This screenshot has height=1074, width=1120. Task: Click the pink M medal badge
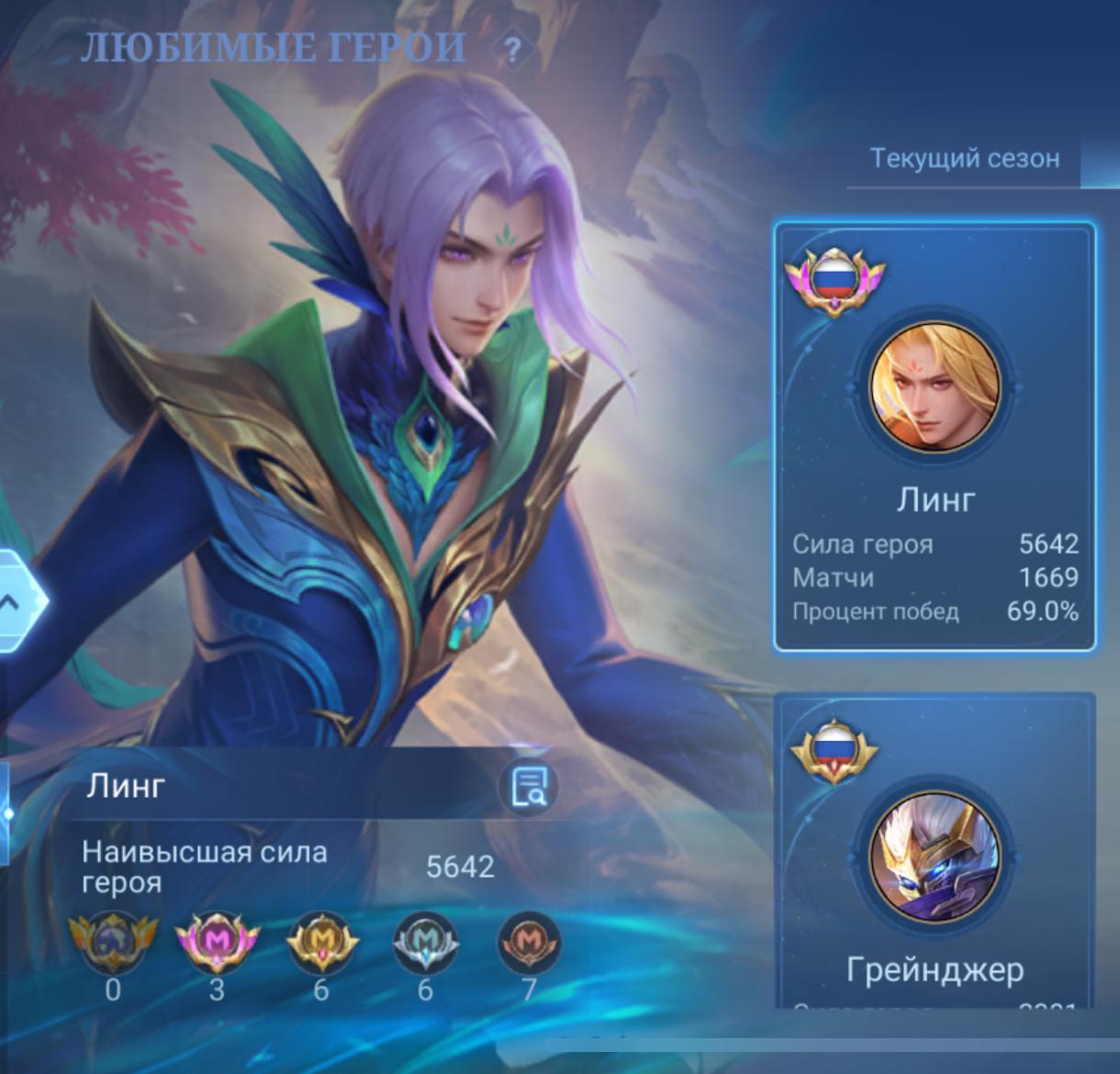(x=217, y=943)
